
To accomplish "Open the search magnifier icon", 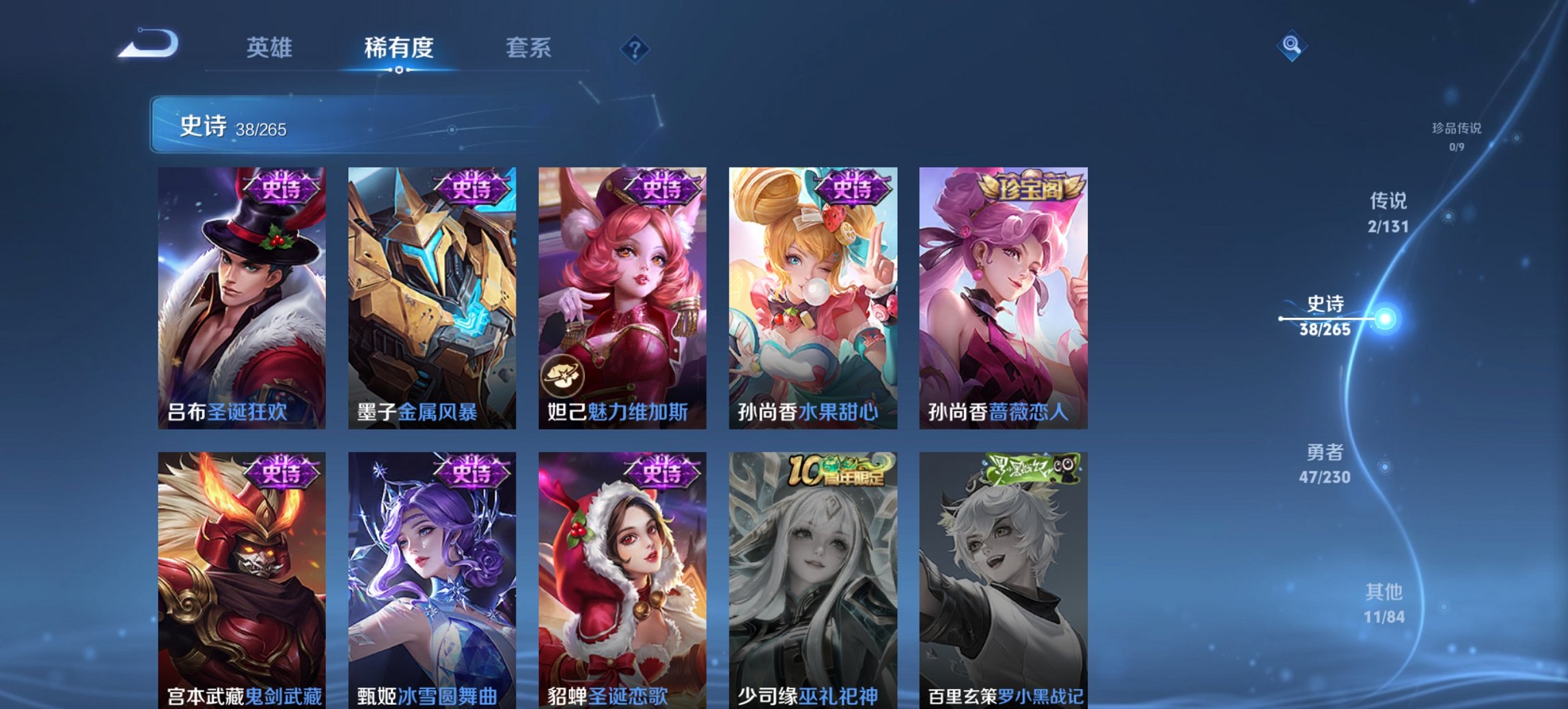I will pos(1290,46).
